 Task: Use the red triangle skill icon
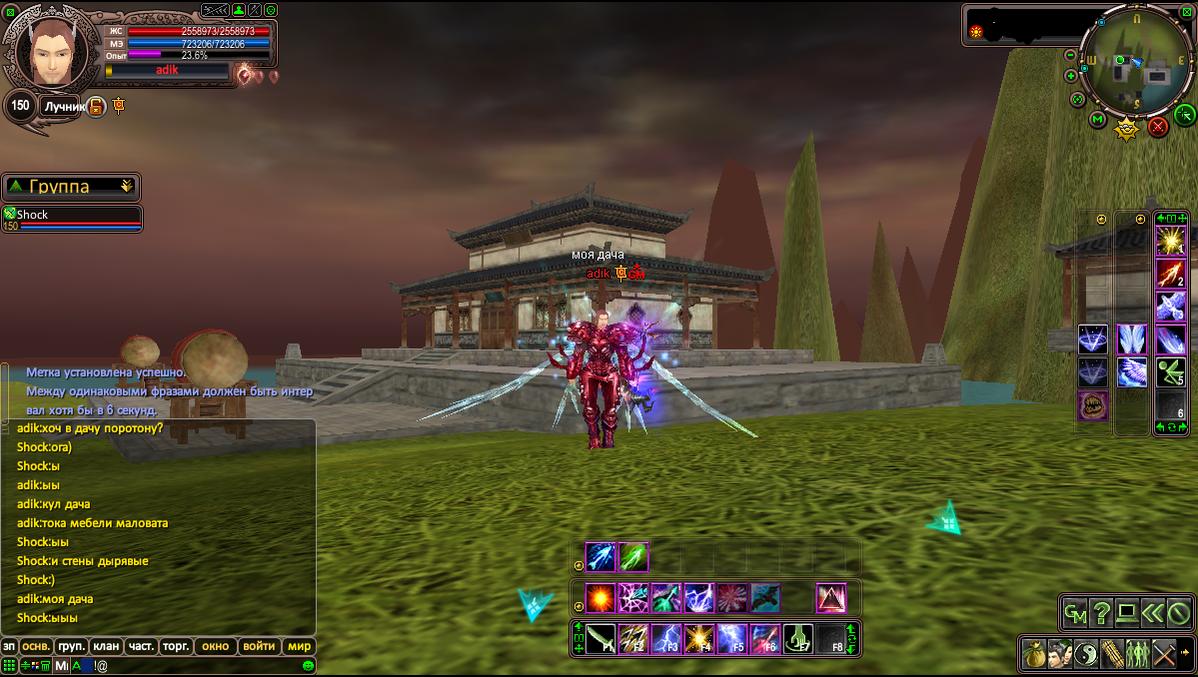(x=831, y=598)
